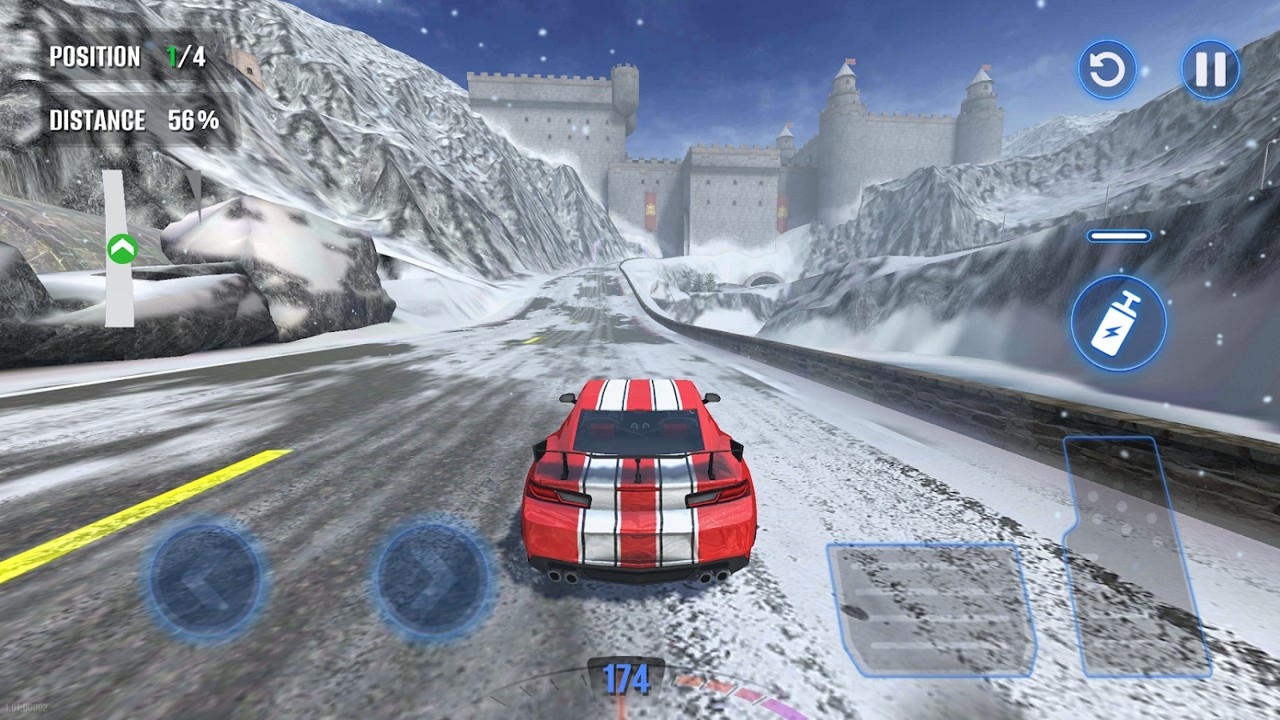Tap the speedometer showing 174
The width and height of the screenshot is (1280, 720).
(x=625, y=680)
